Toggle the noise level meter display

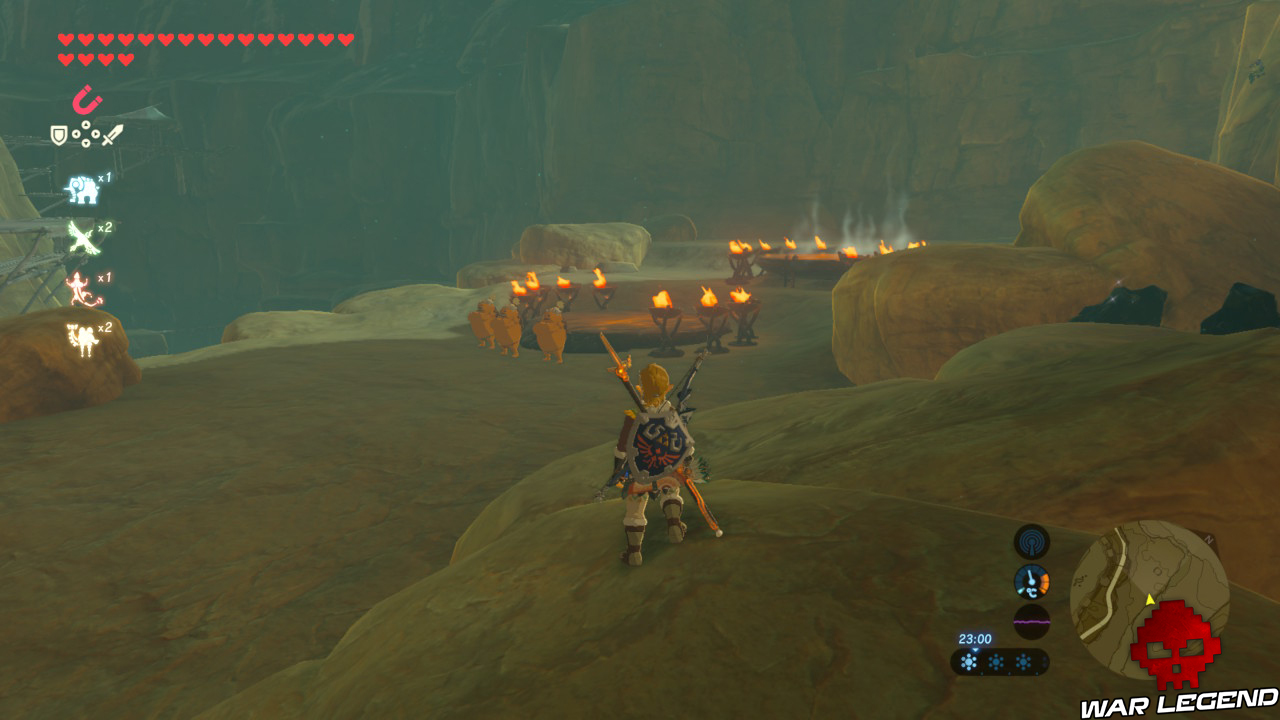point(1032,621)
